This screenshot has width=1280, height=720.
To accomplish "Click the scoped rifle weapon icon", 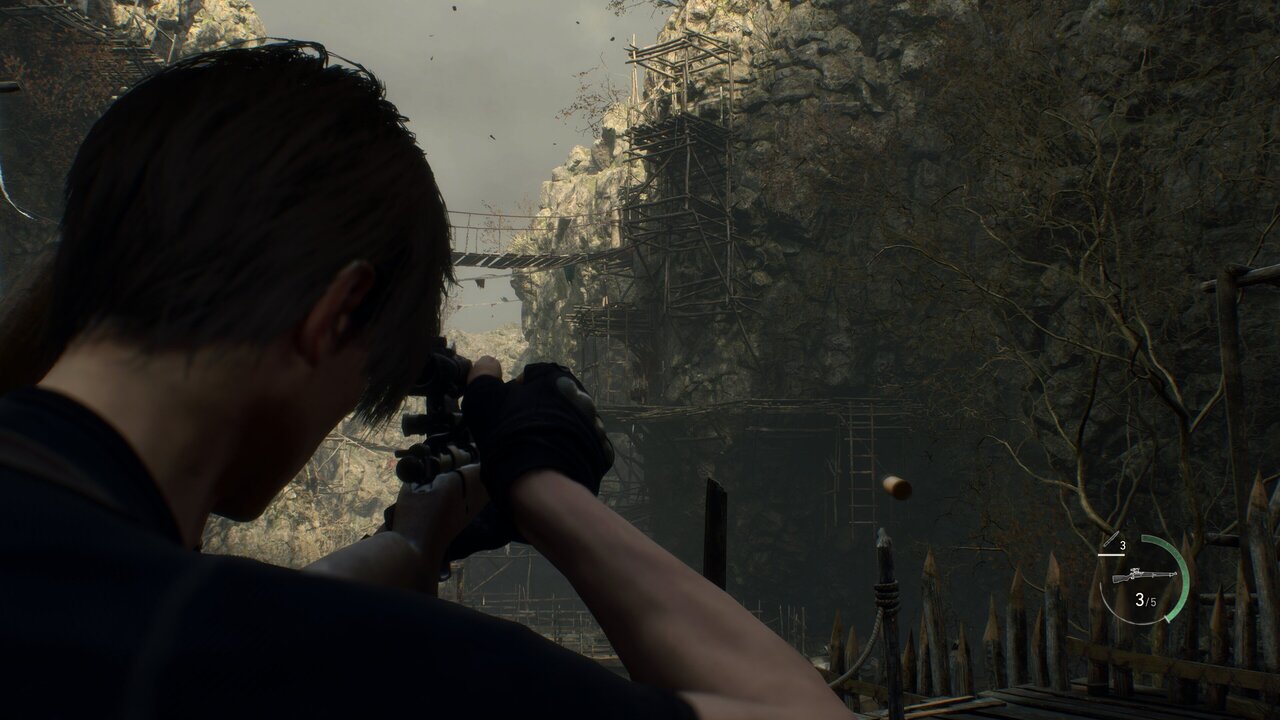I will (1143, 576).
